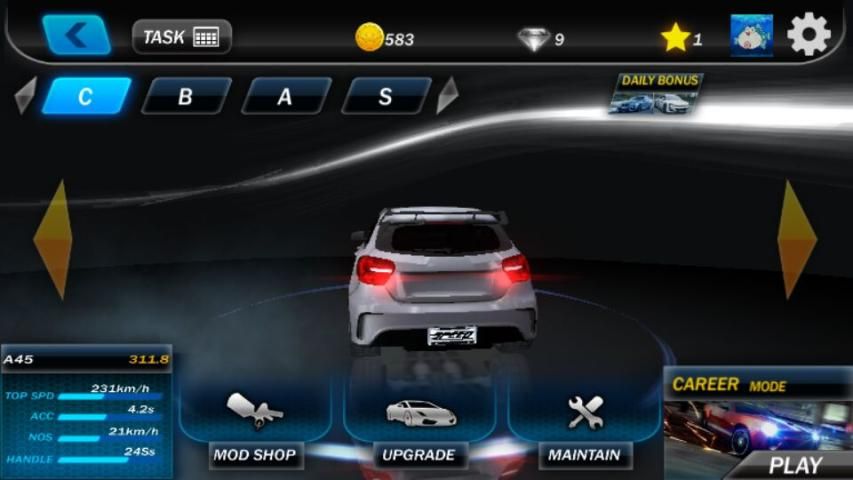Screen dimensions: 853x480
Task: Switch to the B car class tab
Action: [x=185, y=96]
